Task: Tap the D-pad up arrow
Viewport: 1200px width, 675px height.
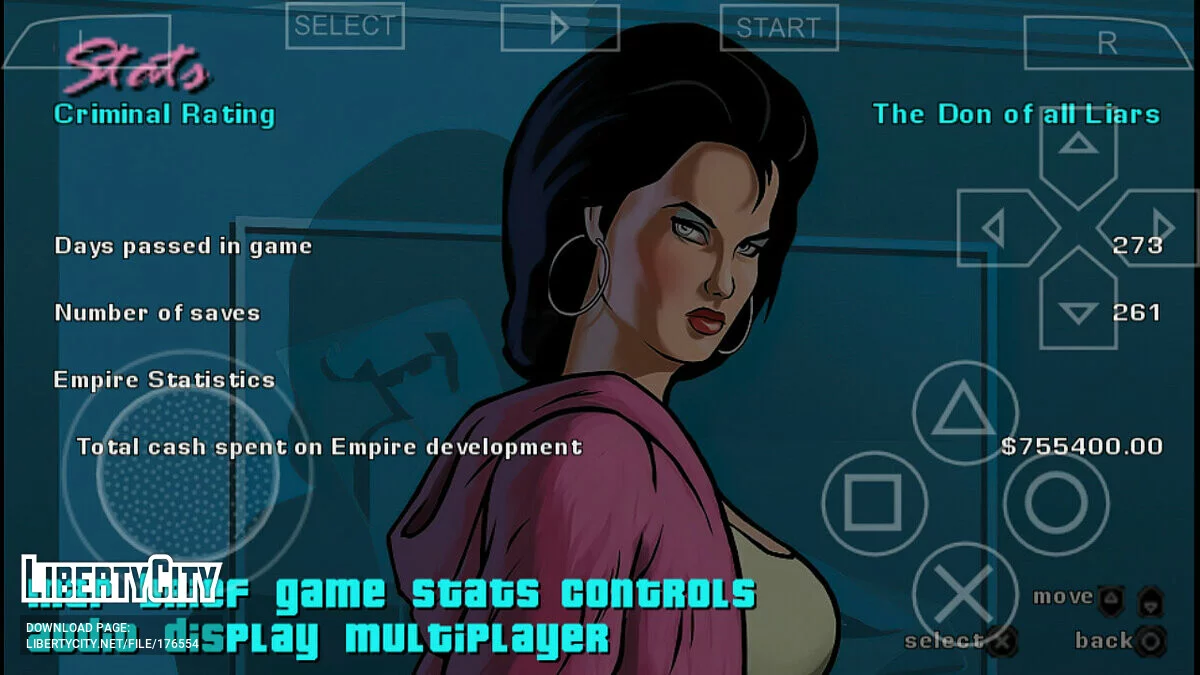Action: click(x=1077, y=149)
